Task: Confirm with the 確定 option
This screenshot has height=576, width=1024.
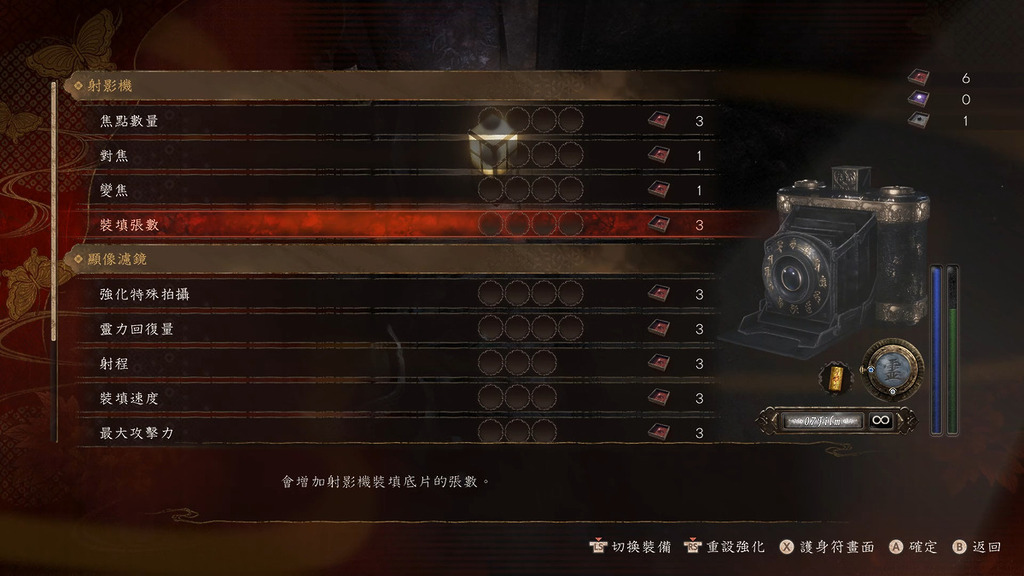Action: click(x=914, y=547)
